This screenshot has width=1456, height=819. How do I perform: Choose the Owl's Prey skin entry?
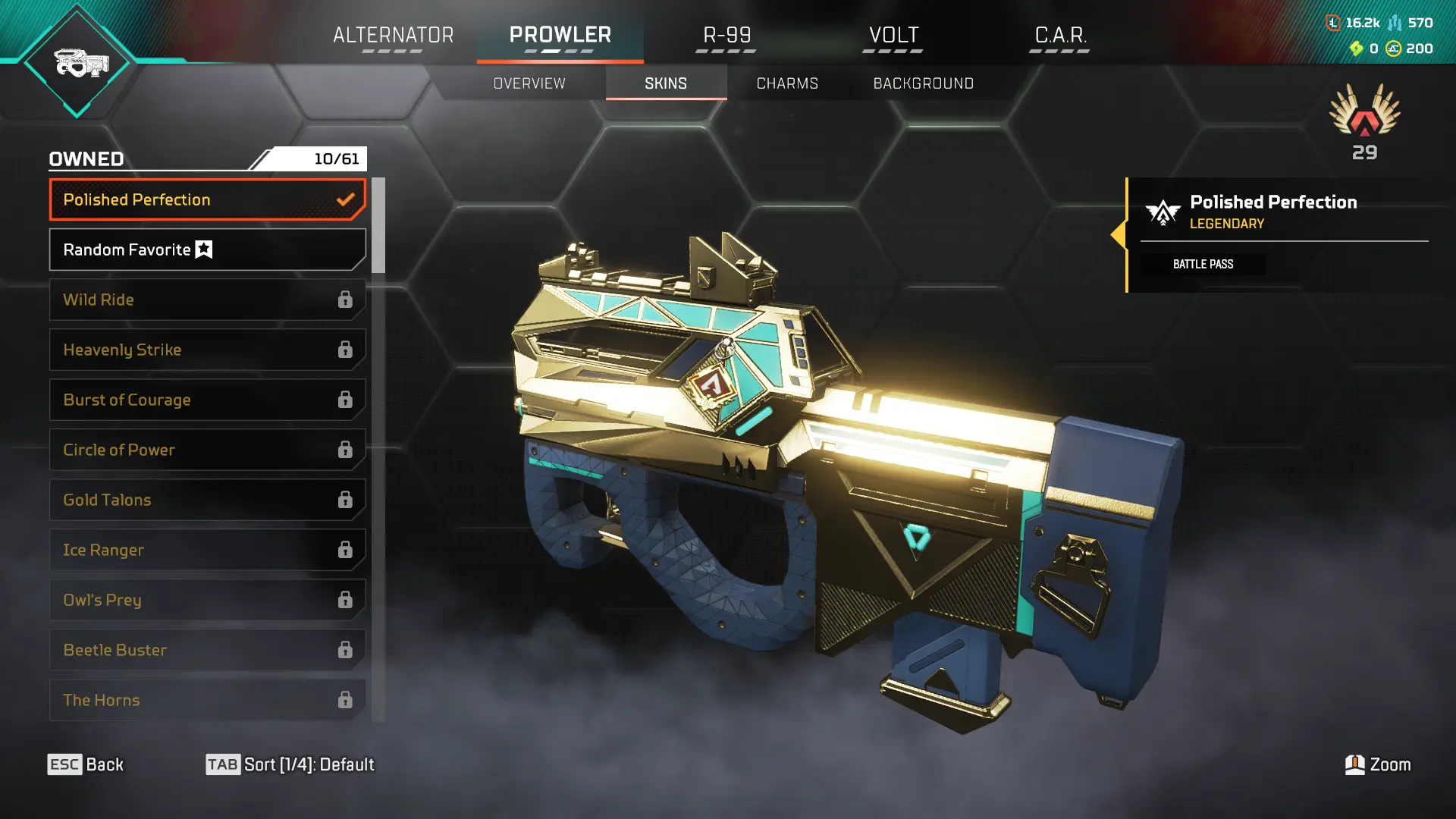(x=207, y=600)
